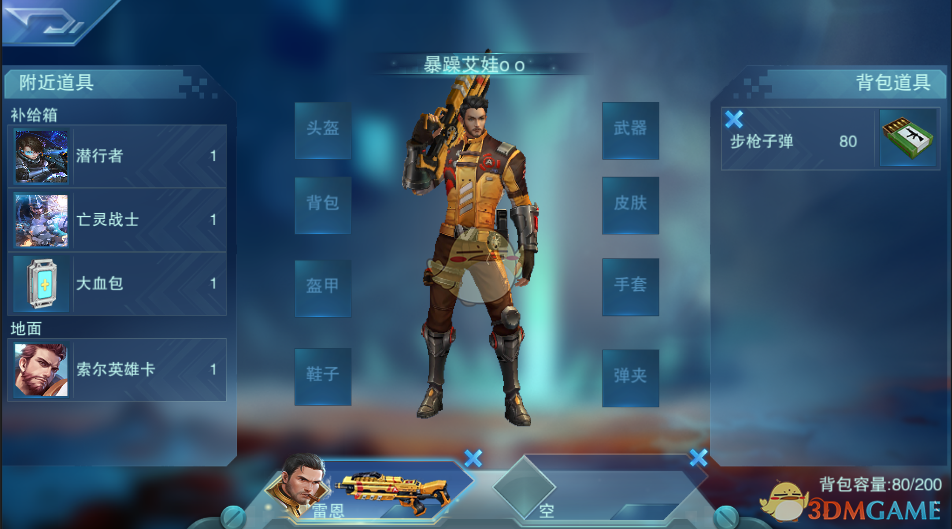This screenshot has width=952, height=529.
Task: Pick up the 潜行者 item
Action: coord(118,156)
